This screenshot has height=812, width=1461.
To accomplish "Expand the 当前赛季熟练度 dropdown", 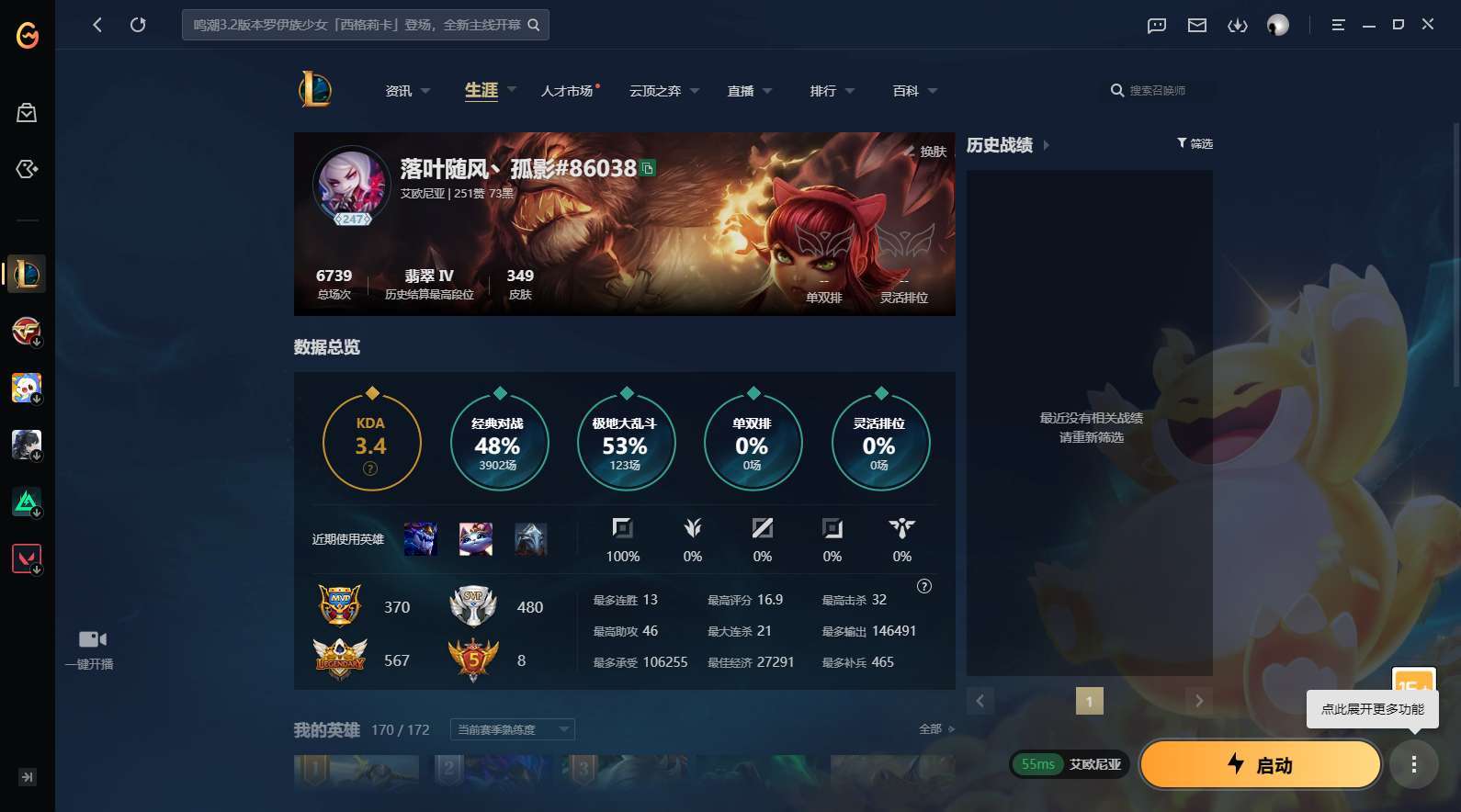I will (x=511, y=728).
